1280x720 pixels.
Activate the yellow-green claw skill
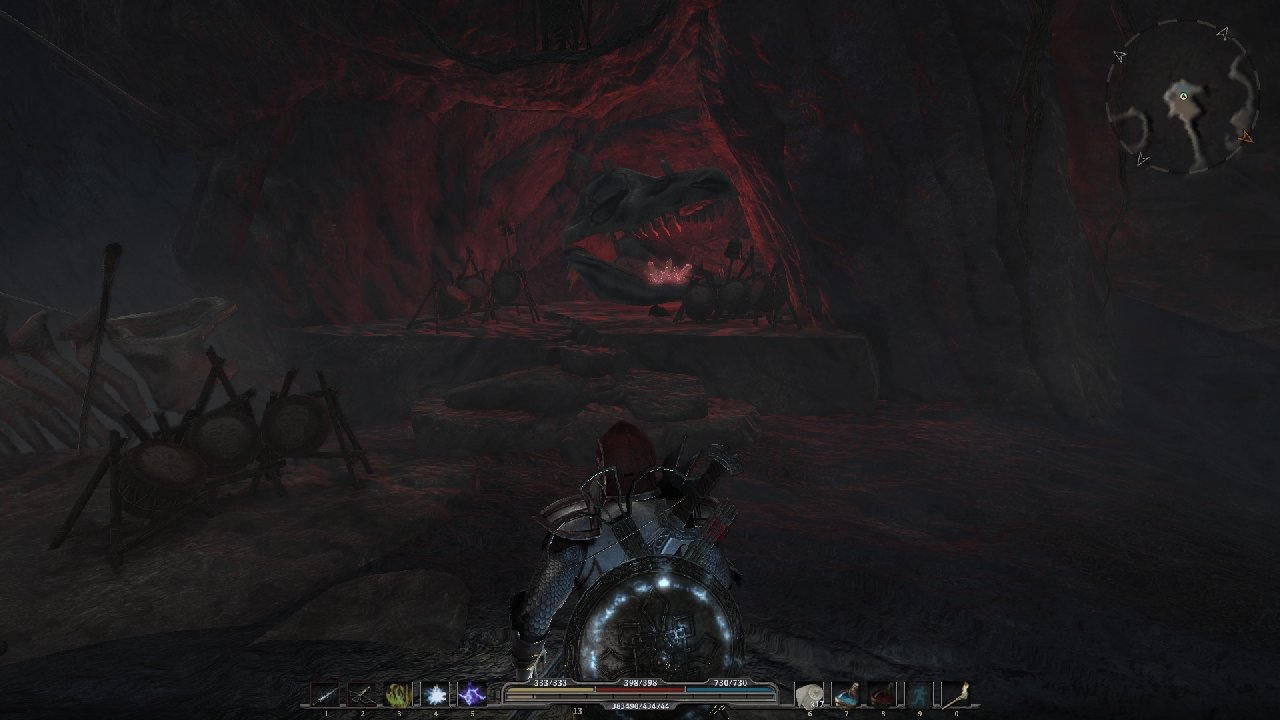coord(399,694)
